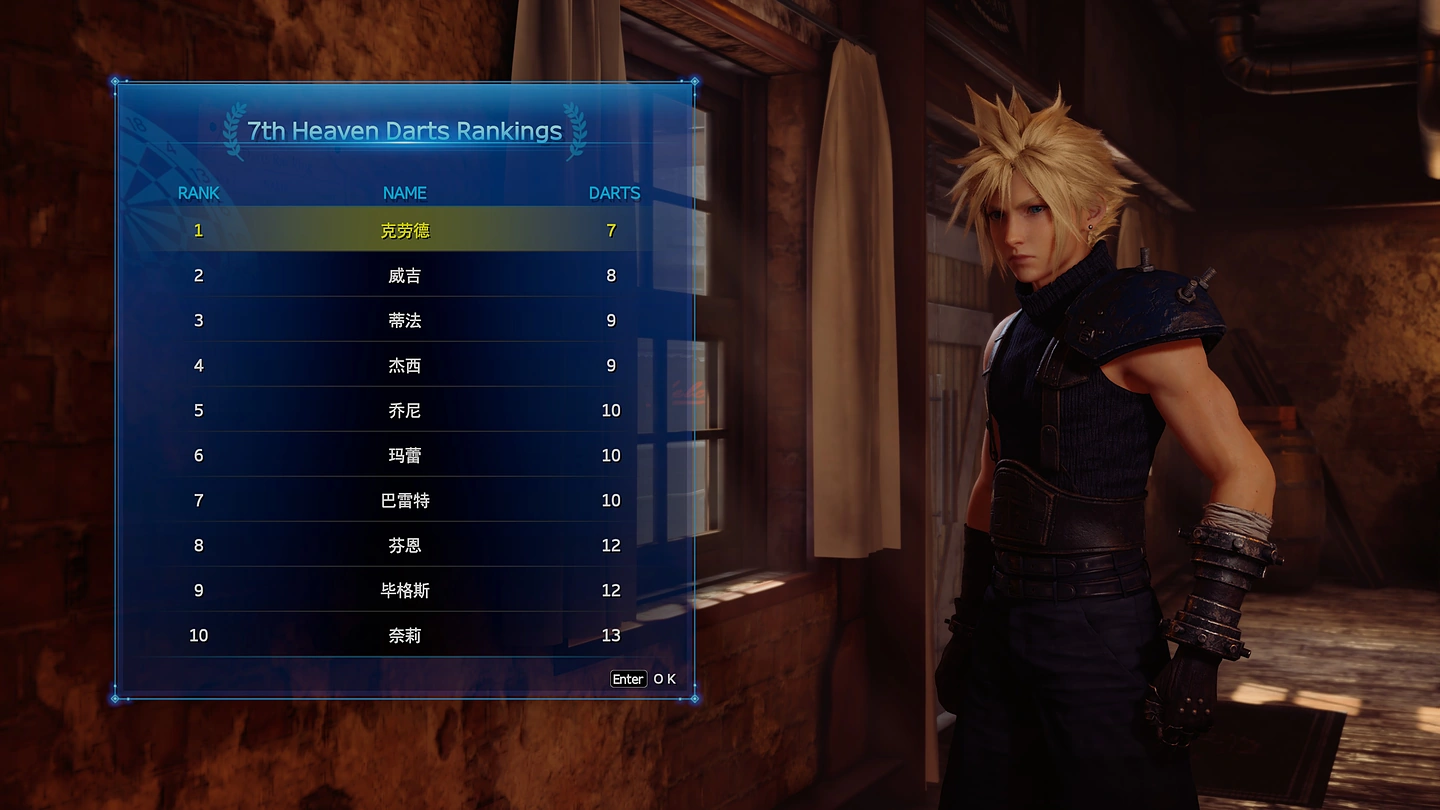Click the darts score 12 beside 芬恩

click(611, 545)
